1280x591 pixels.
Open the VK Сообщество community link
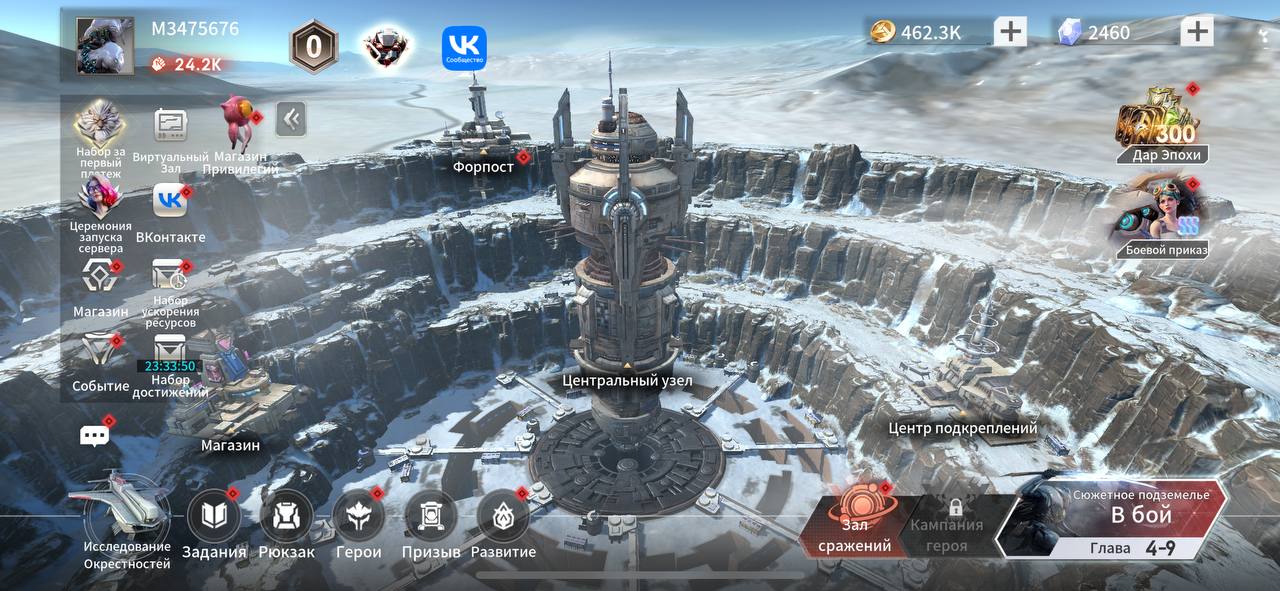(464, 48)
